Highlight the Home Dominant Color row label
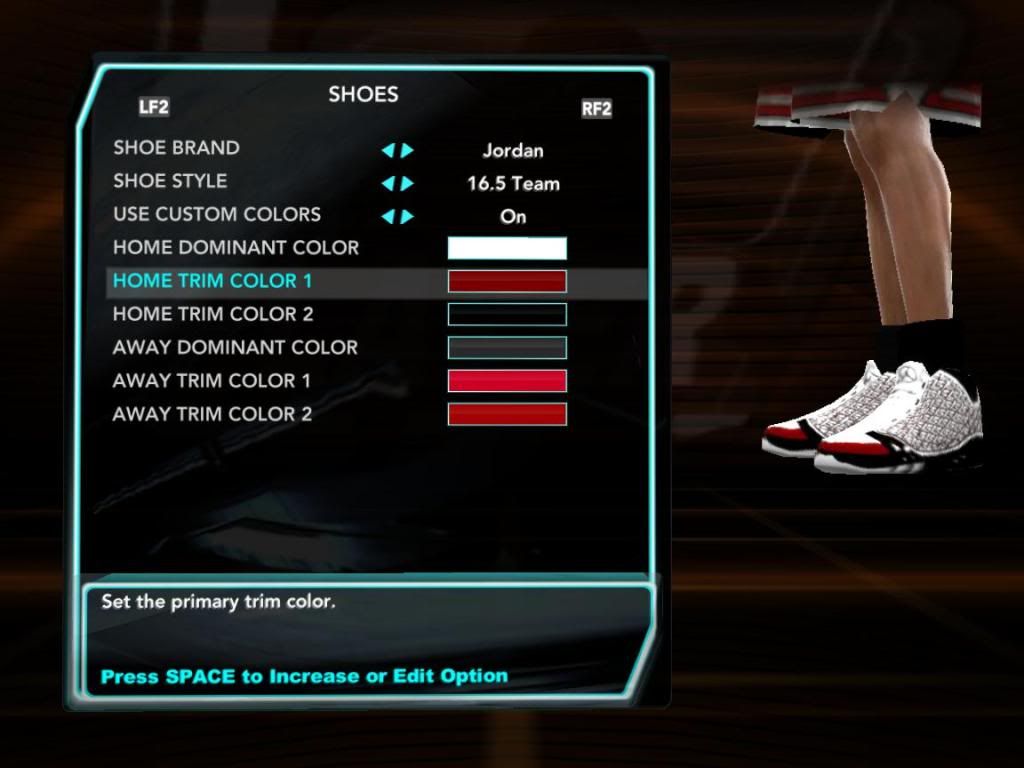 pyautogui.click(x=236, y=247)
